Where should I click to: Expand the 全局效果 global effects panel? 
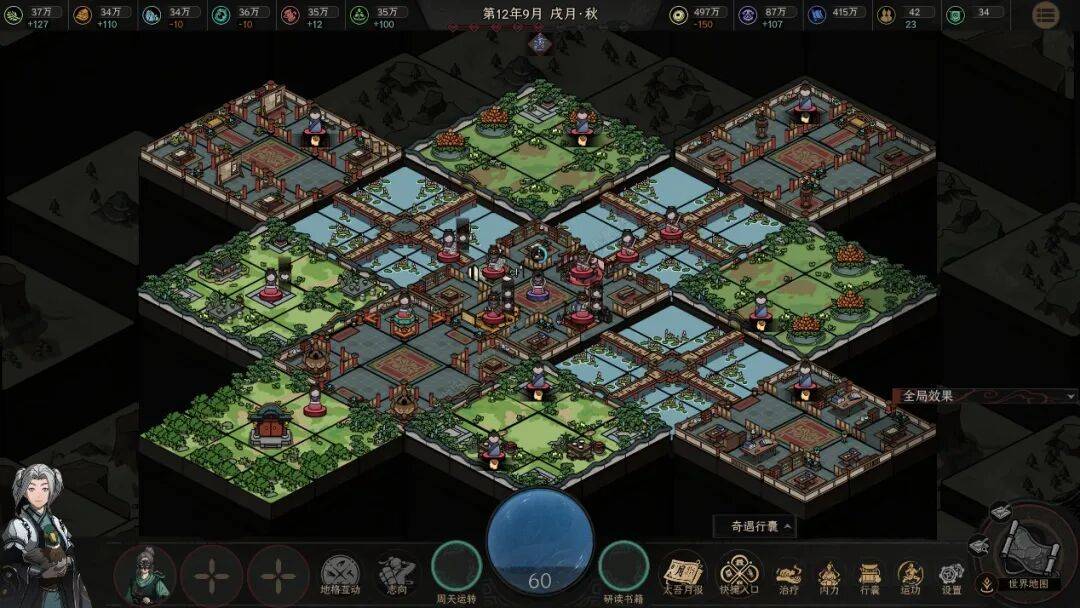[985, 395]
